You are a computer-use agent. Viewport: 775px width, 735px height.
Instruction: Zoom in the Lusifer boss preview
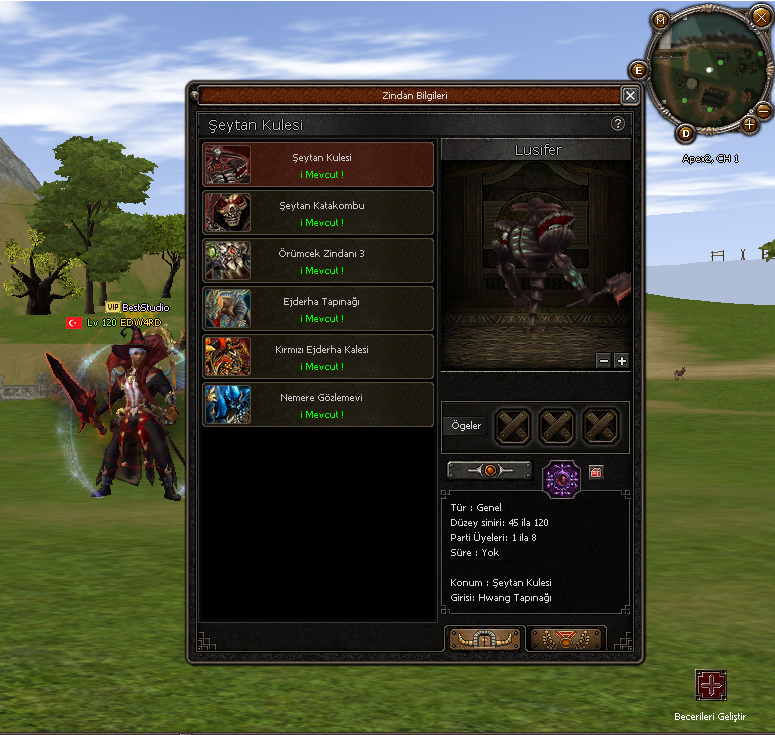[621, 360]
